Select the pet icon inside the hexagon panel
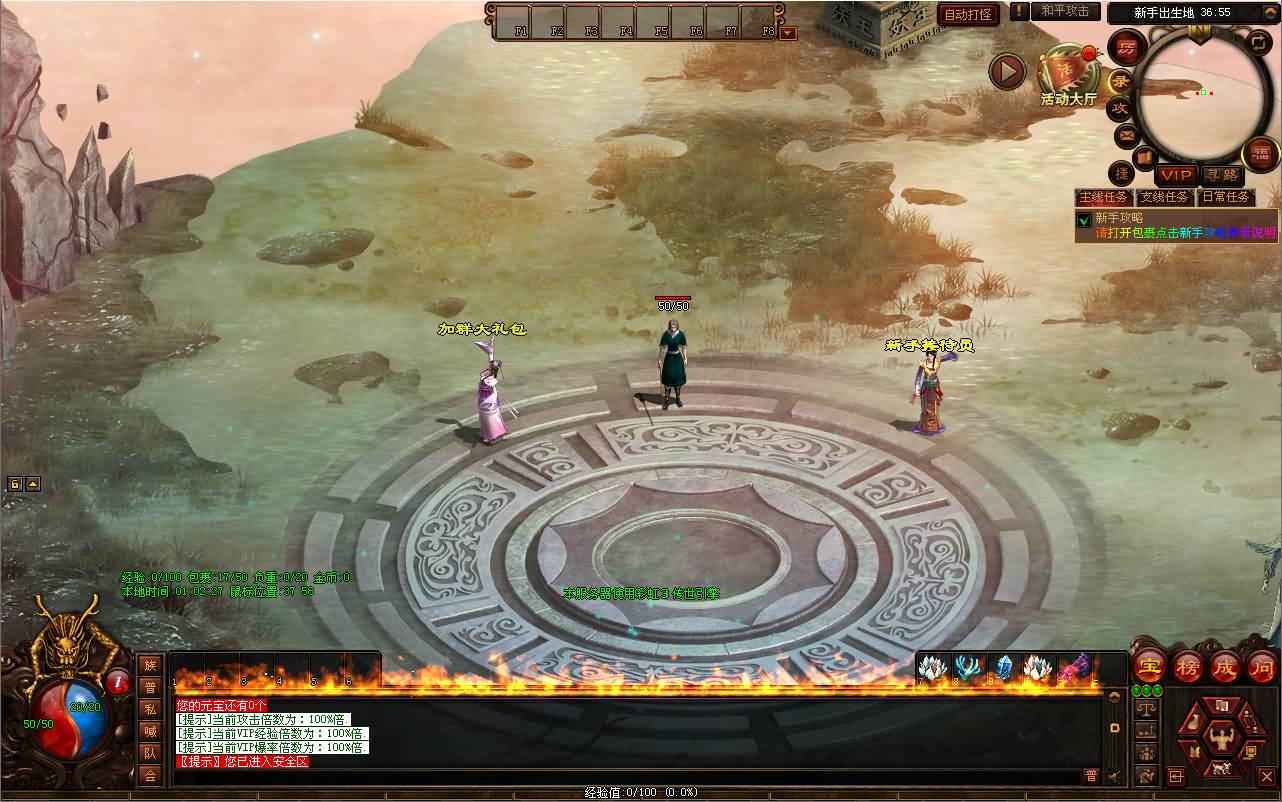The width and height of the screenshot is (1282, 802). [1196, 720]
